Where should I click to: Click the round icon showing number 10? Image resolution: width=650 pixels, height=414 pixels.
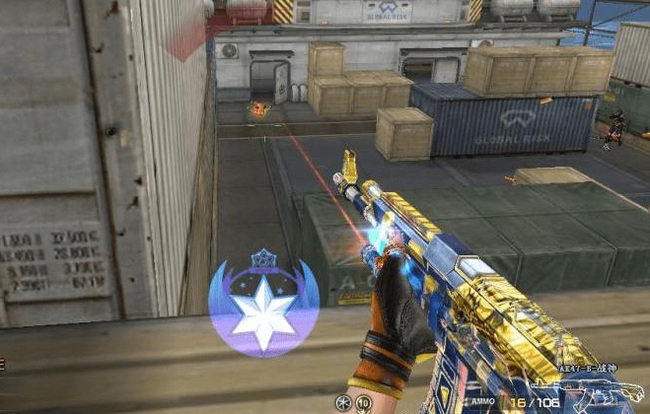[x=362, y=403]
